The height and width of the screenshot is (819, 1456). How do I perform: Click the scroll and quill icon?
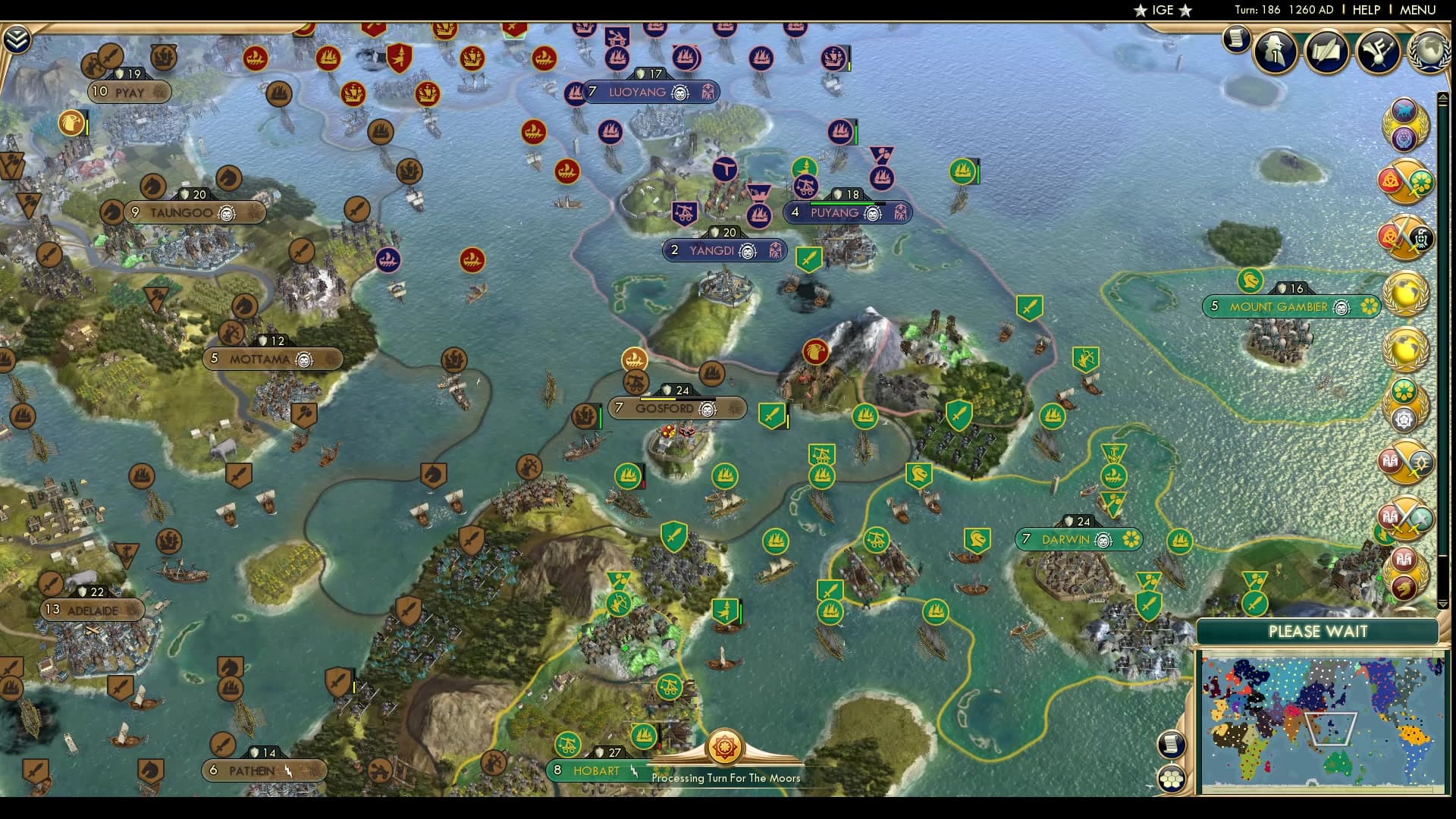point(1326,52)
